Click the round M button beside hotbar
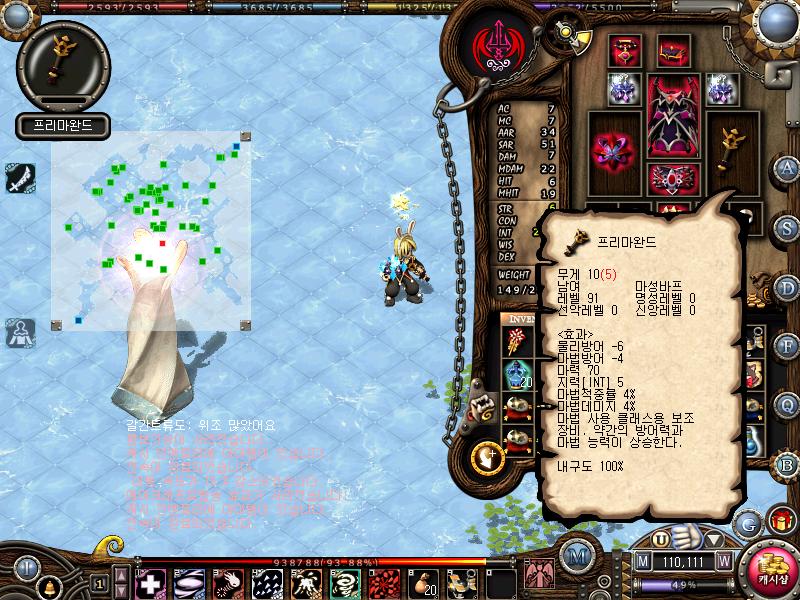 [x=575, y=556]
